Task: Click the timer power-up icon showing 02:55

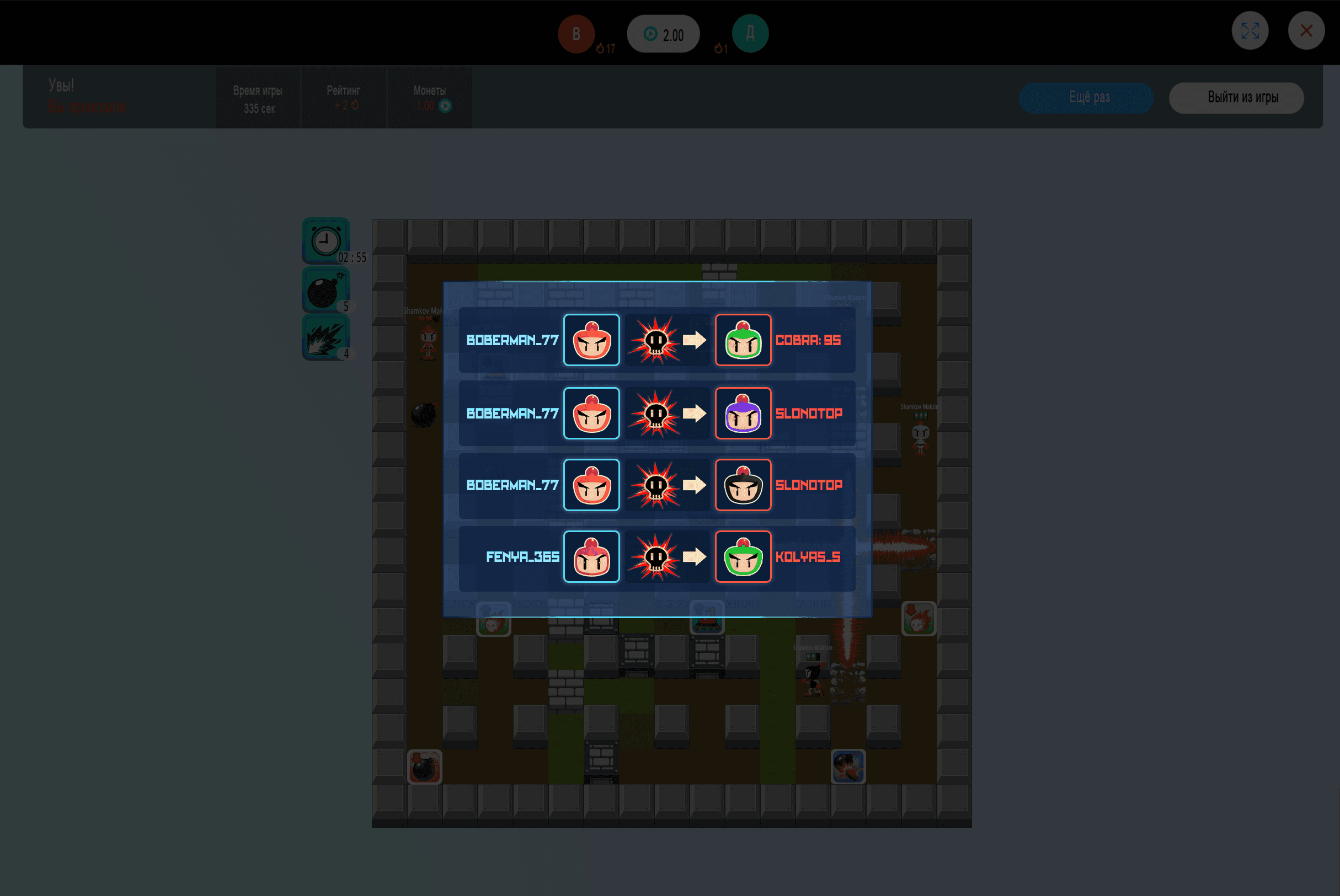Action: click(x=325, y=239)
